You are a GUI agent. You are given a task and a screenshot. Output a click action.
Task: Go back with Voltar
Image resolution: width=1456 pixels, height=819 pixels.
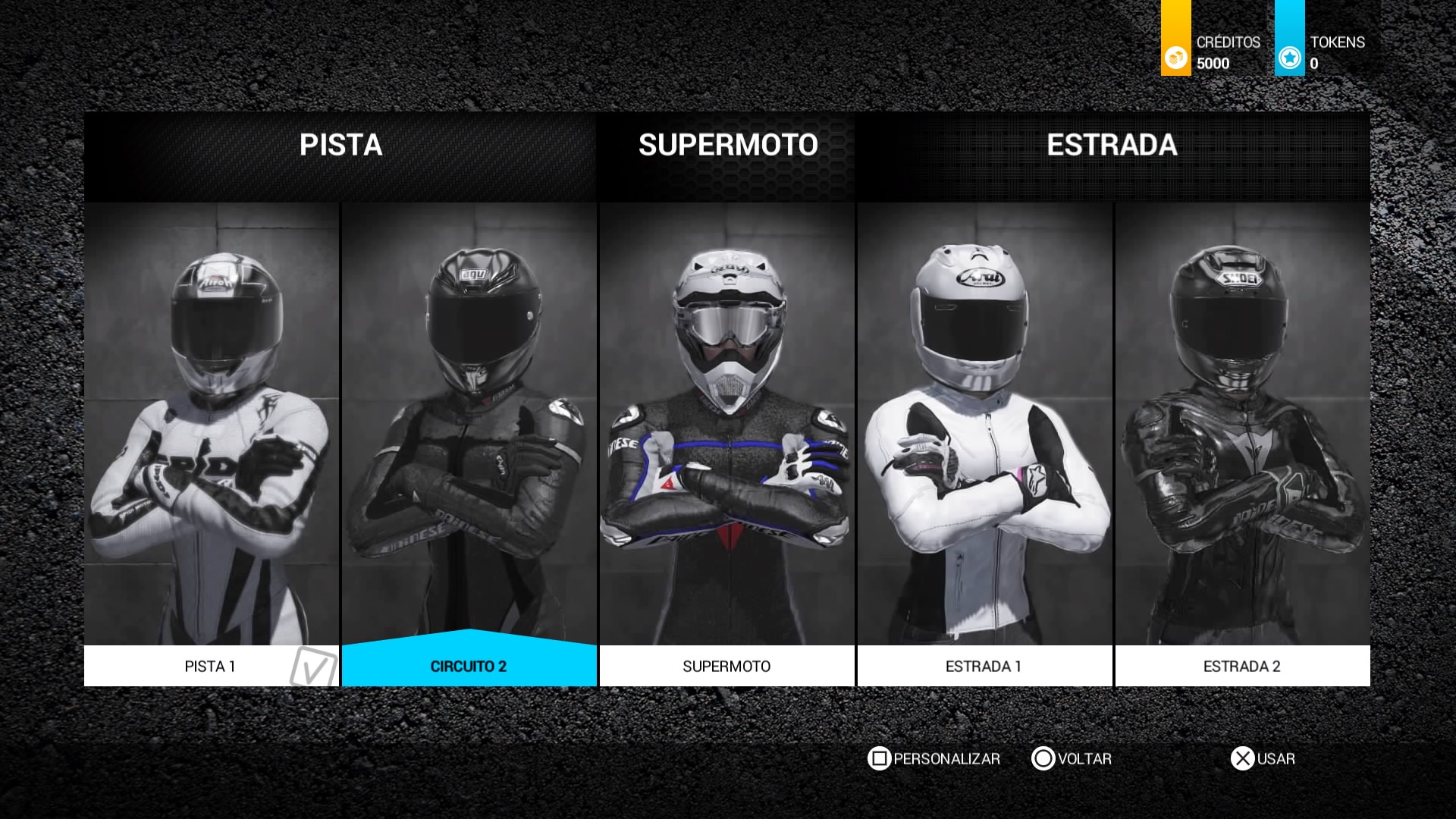pos(1072,758)
